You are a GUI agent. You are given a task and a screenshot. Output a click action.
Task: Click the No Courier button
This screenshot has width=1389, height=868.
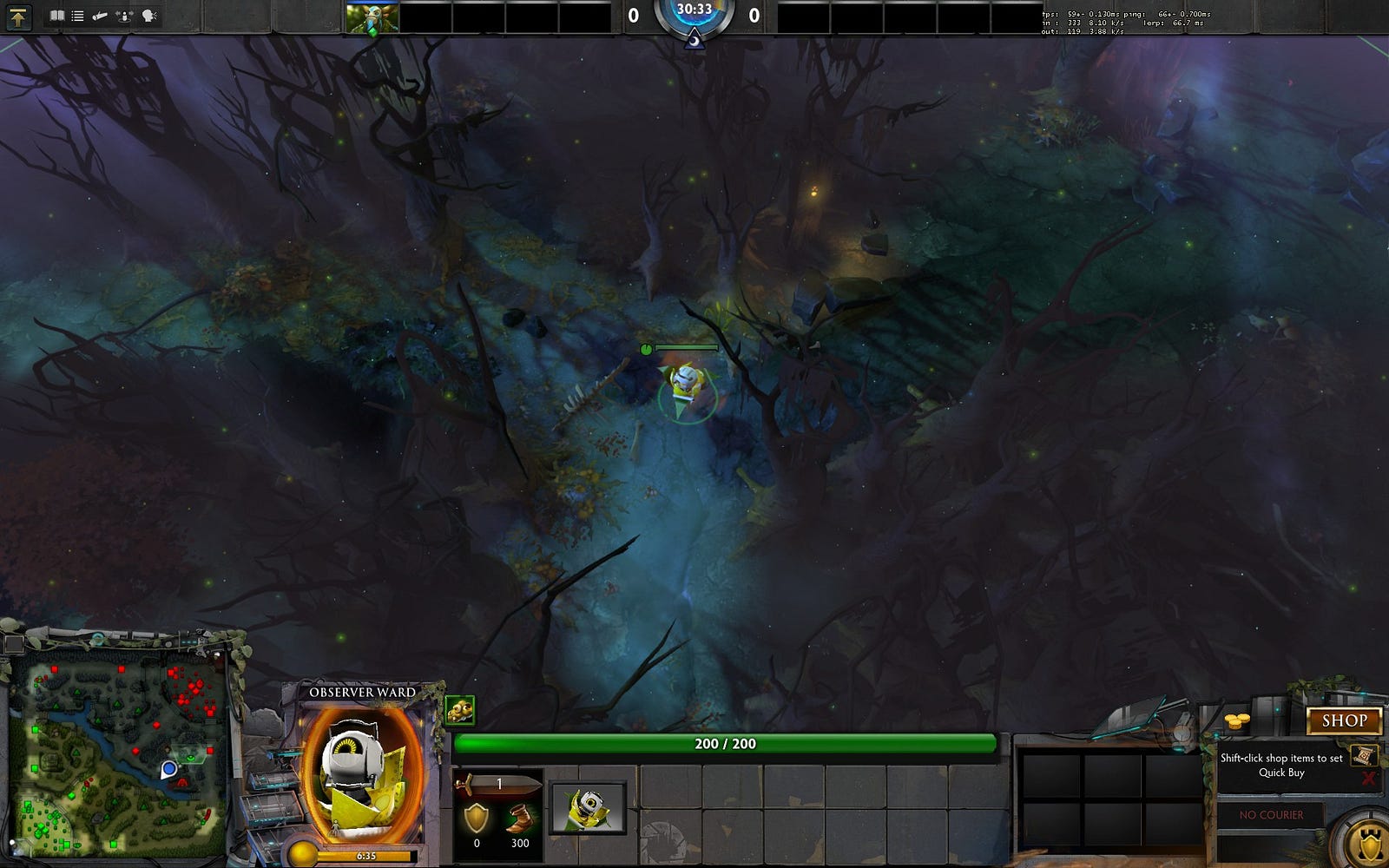tap(1271, 815)
